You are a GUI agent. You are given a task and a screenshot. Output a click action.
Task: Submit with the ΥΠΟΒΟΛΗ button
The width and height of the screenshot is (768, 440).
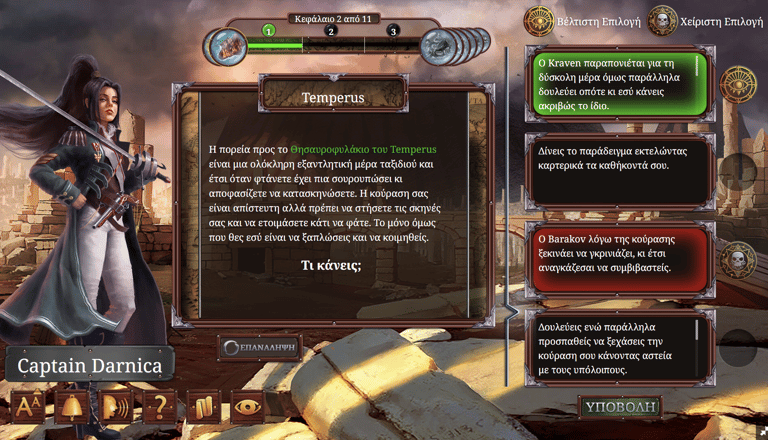[619, 408]
